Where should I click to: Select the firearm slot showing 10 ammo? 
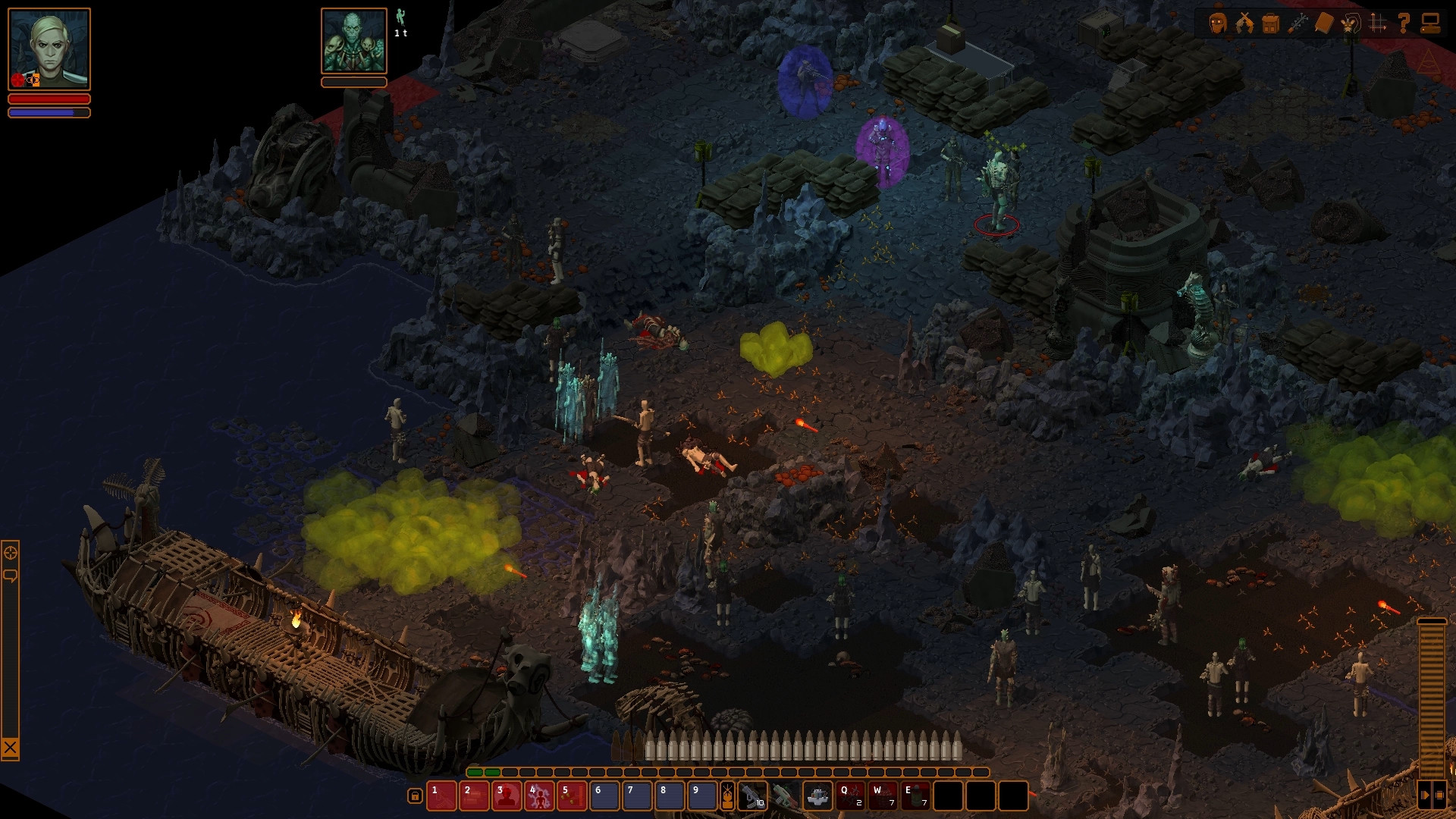coord(752,796)
